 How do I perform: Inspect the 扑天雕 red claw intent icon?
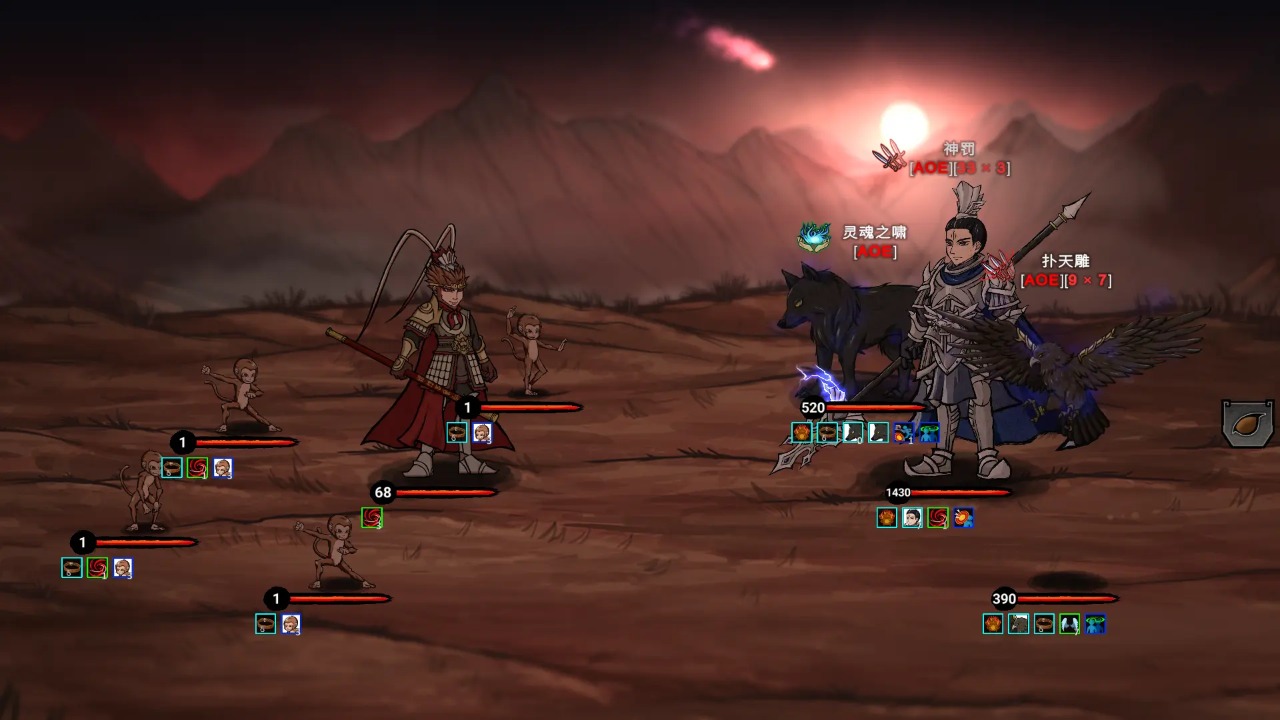pos(999,268)
